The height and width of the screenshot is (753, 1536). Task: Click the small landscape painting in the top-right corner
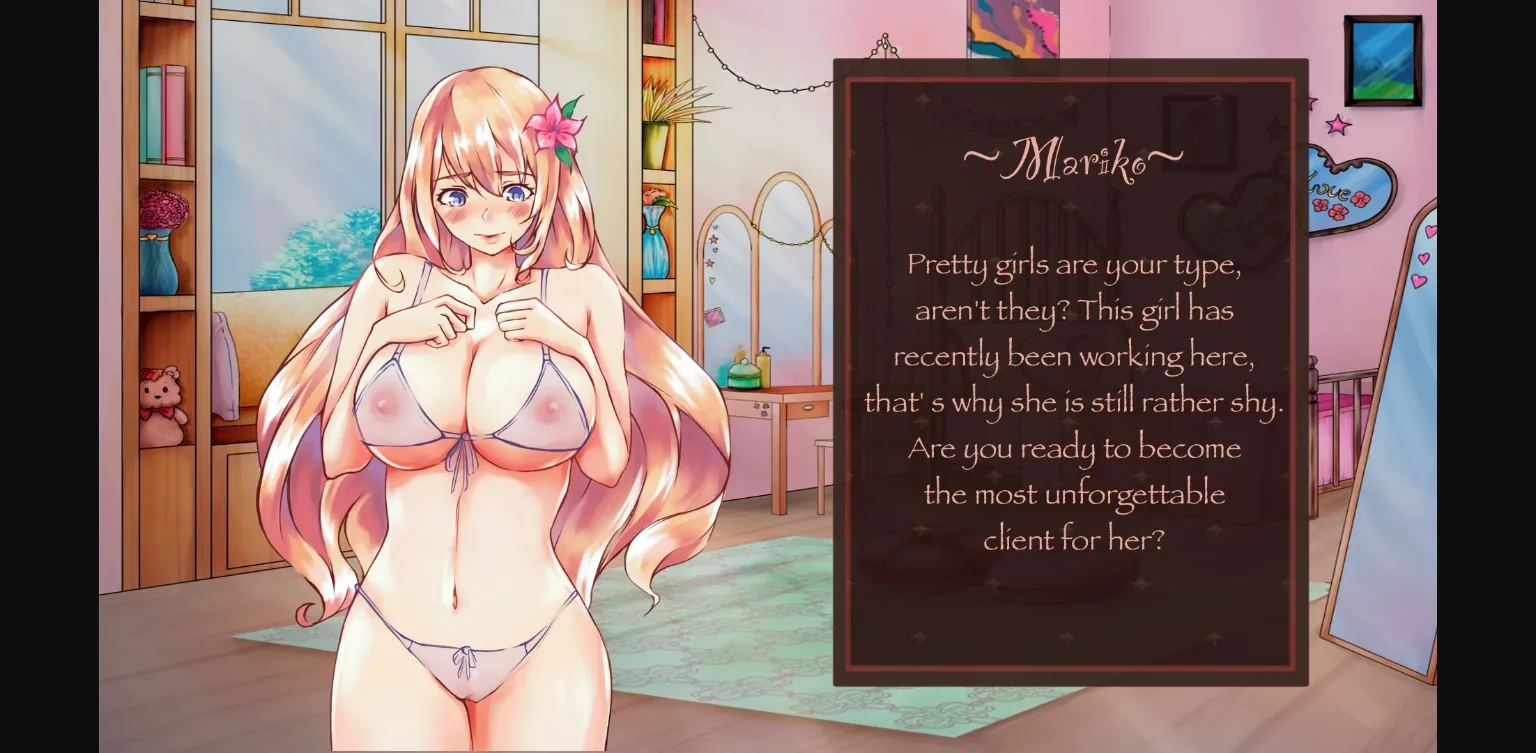click(1384, 58)
